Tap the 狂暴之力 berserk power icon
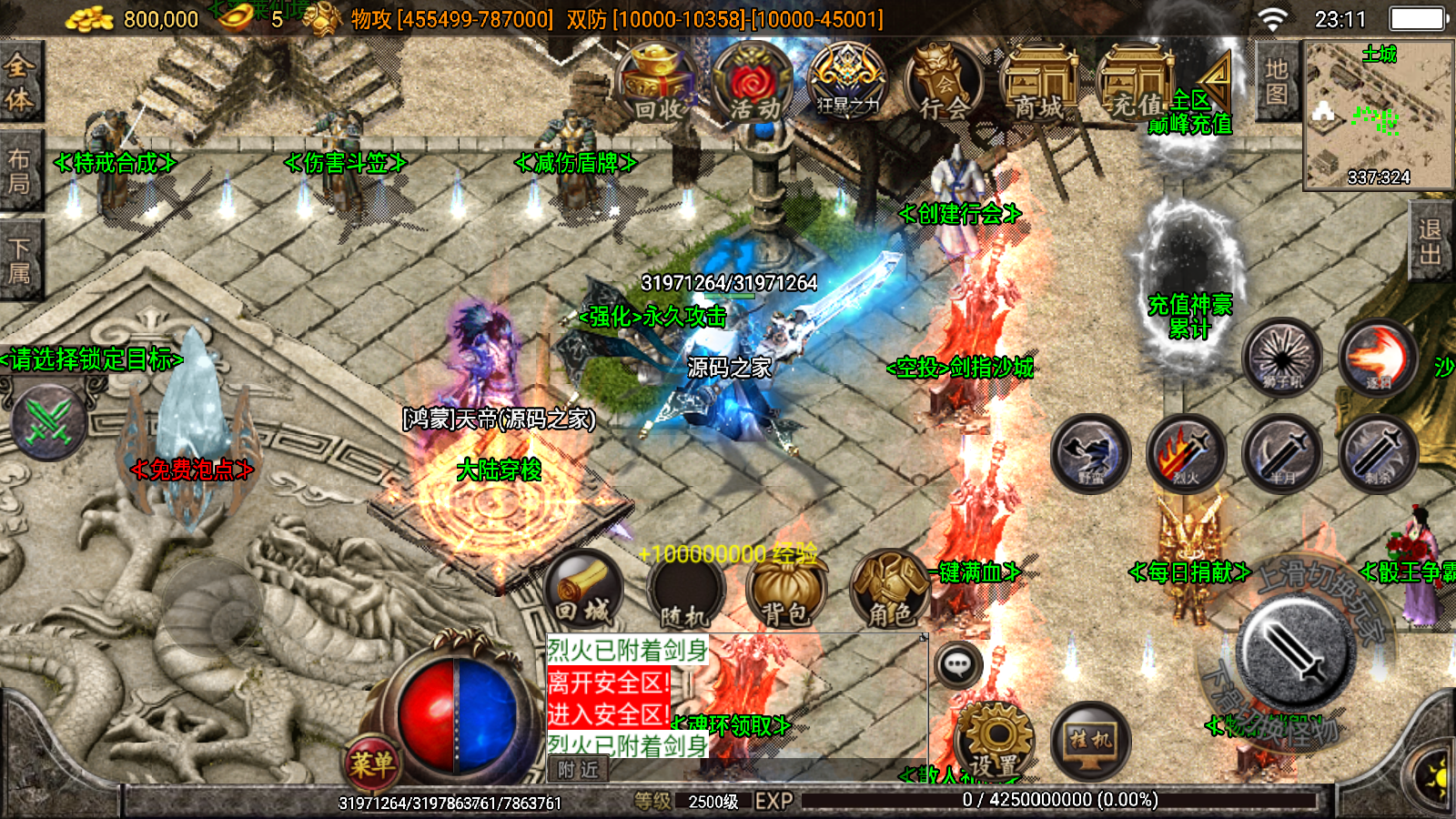 [x=847, y=82]
